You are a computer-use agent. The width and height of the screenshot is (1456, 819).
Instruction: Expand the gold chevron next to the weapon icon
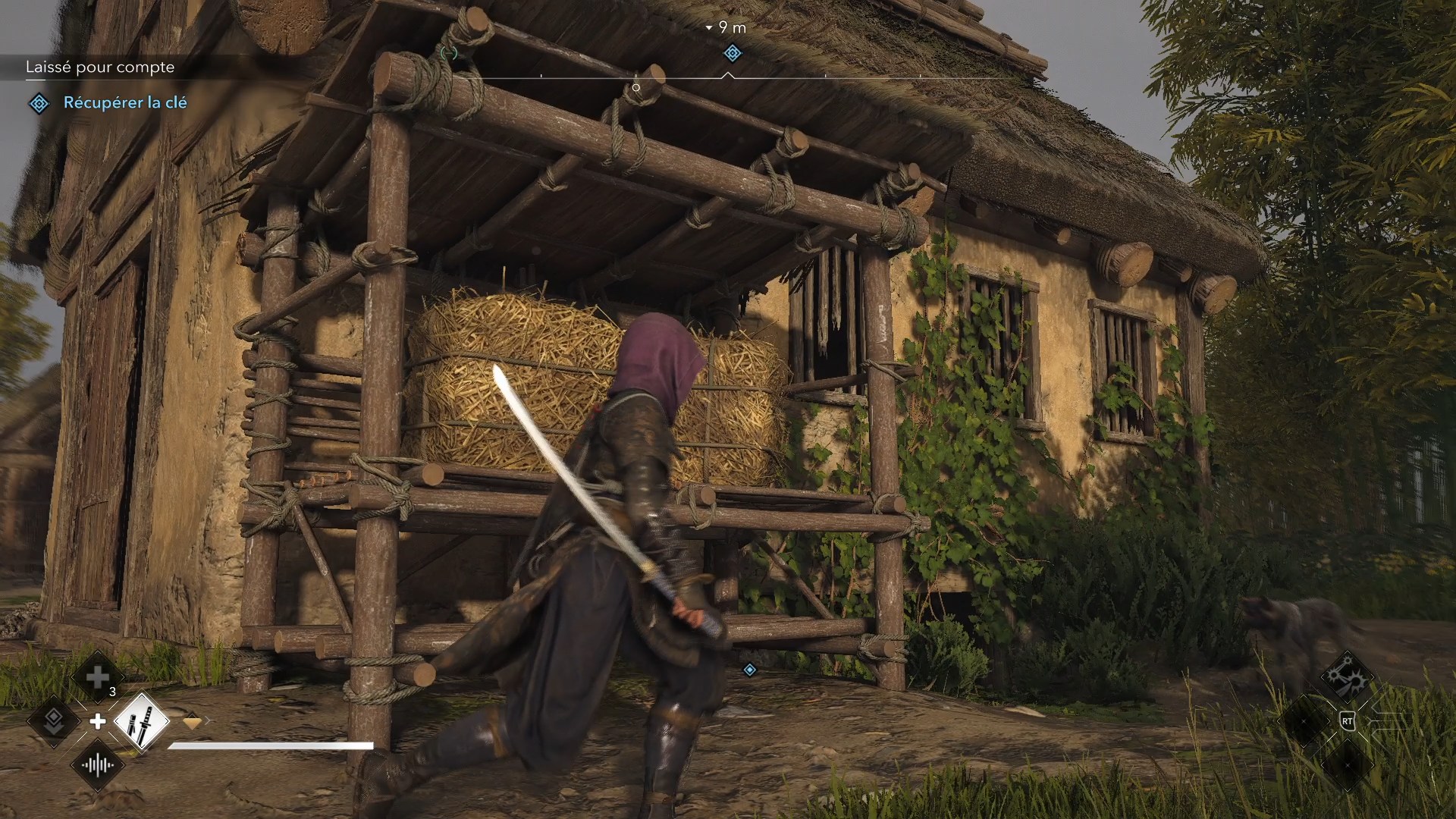click(193, 722)
